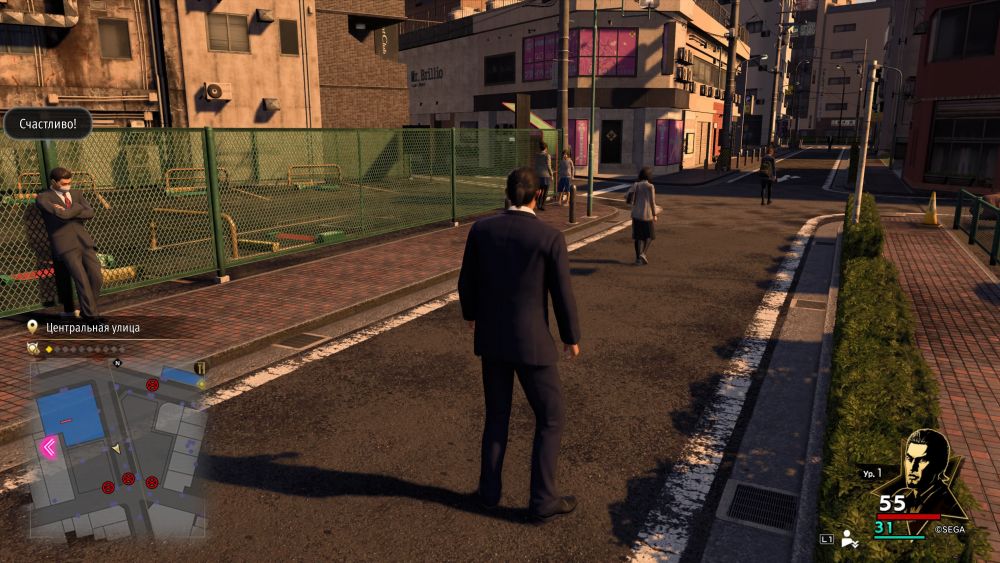Click the minimap of the street area
This screenshot has height=563, width=1000.
(x=116, y=448)
